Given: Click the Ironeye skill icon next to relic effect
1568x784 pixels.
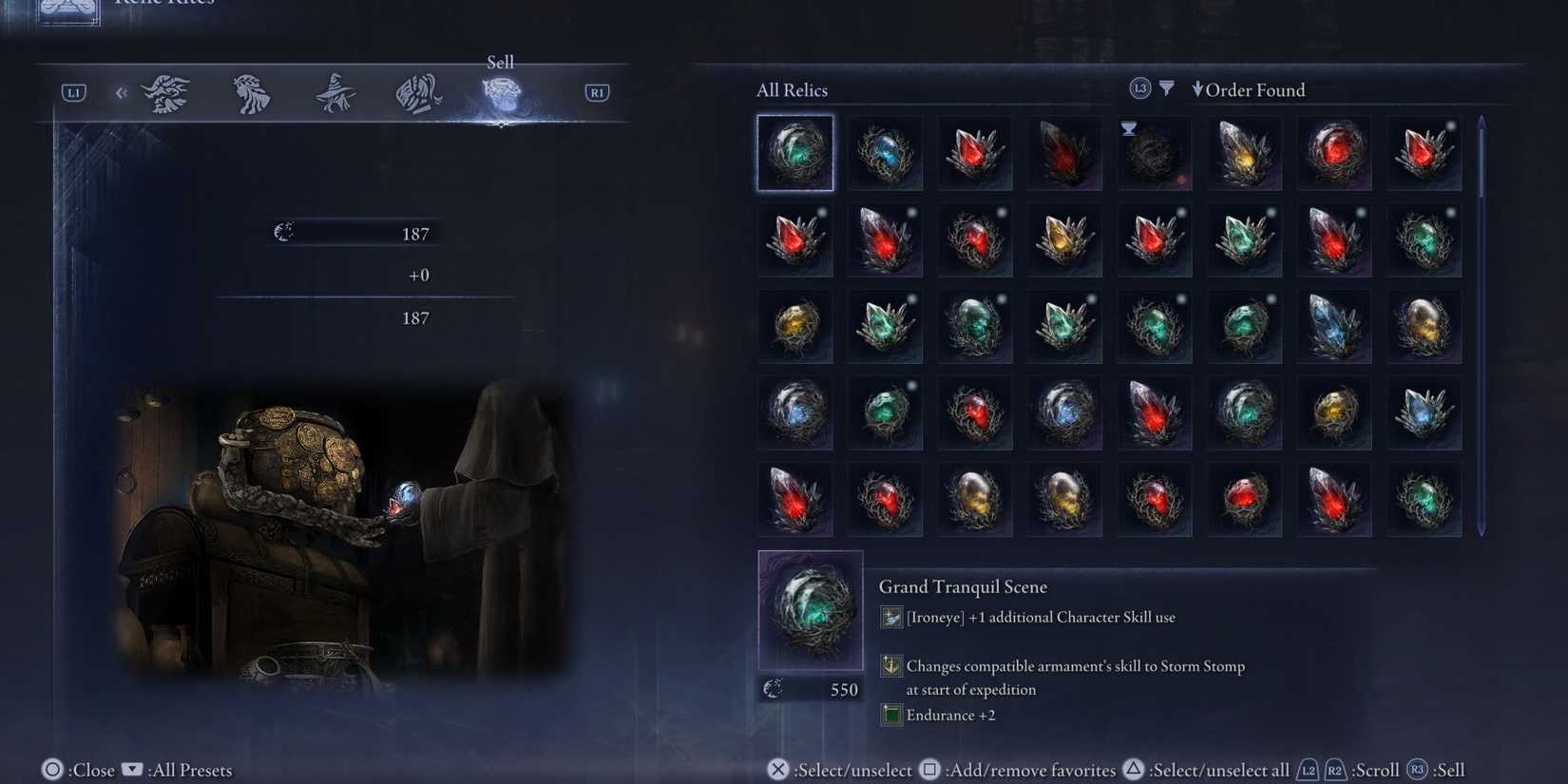Looking at the screenshot, I should [890, 617].
